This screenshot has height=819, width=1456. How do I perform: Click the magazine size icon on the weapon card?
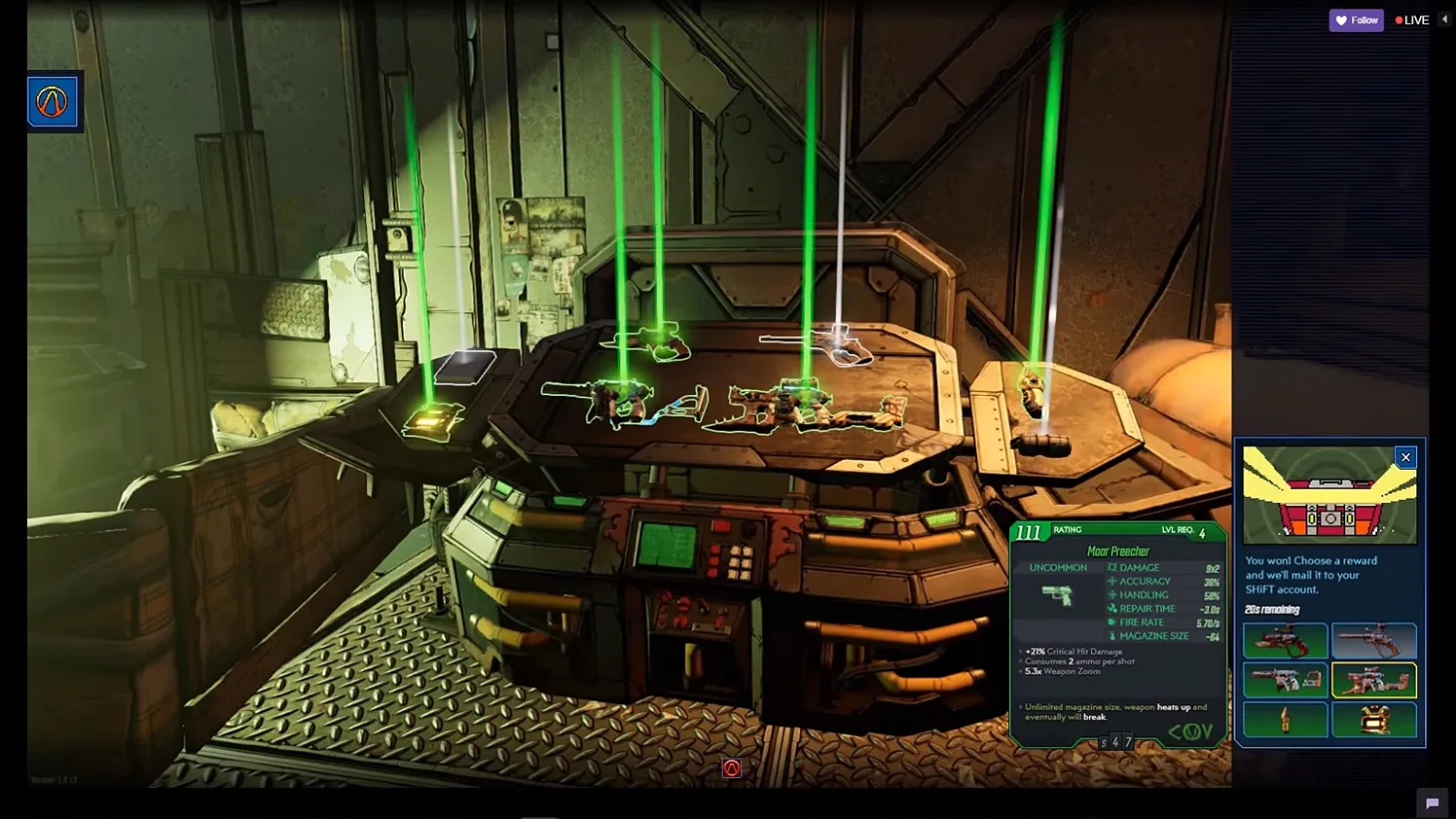coord(1113,635)
